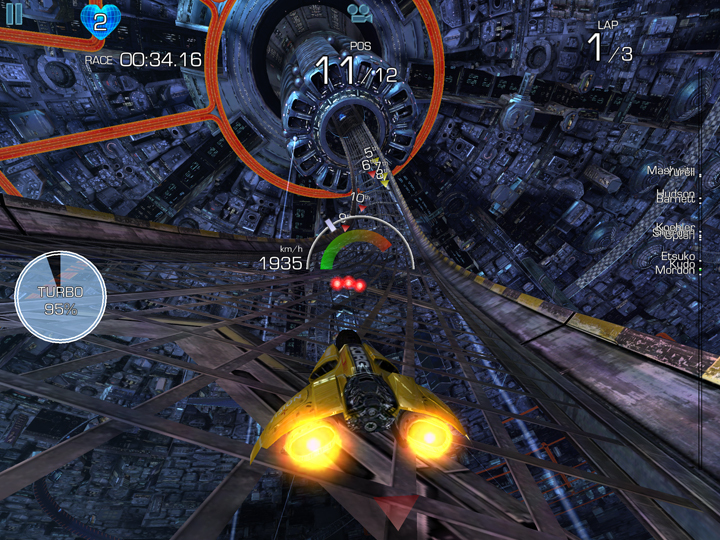Switch the camera view

(x=359, y=13)
